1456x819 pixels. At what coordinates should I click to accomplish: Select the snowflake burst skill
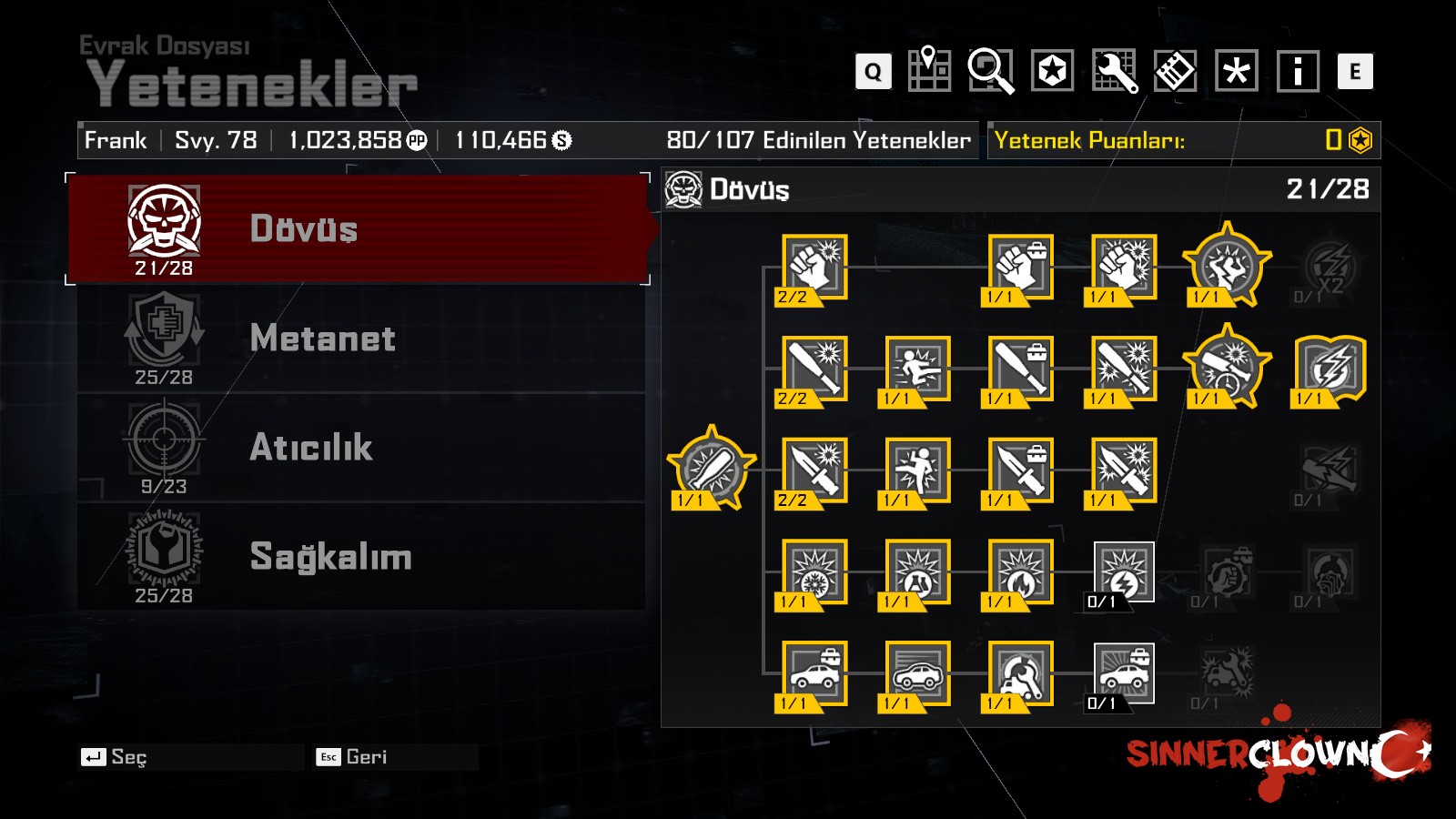click(814, 572)
